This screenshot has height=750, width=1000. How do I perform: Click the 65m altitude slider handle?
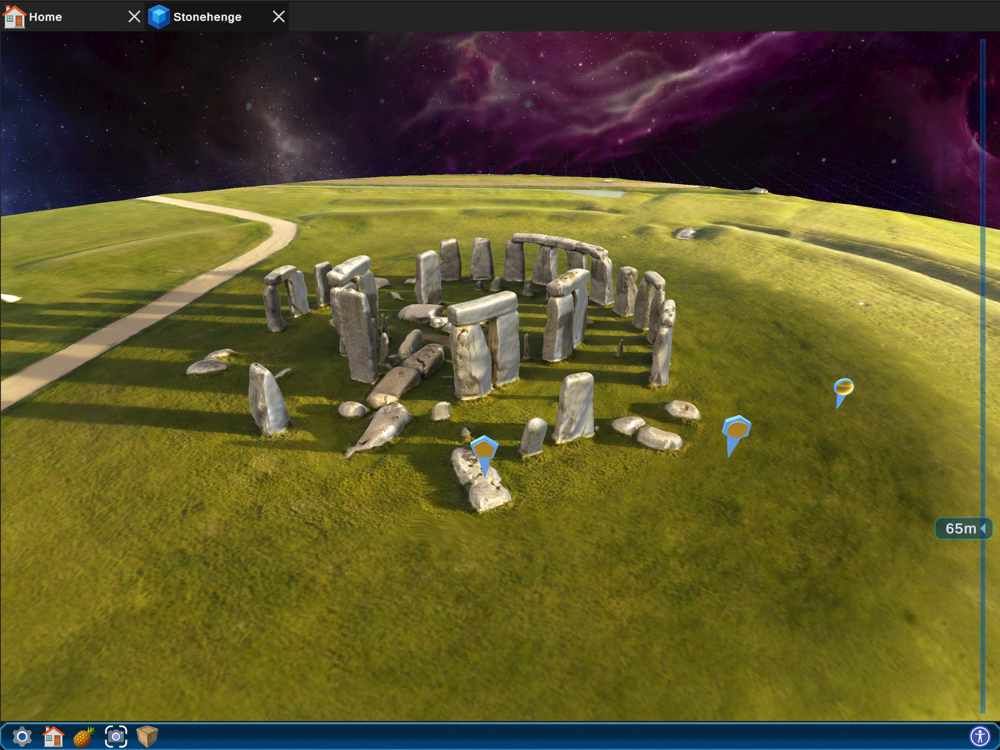coord(964,528)
